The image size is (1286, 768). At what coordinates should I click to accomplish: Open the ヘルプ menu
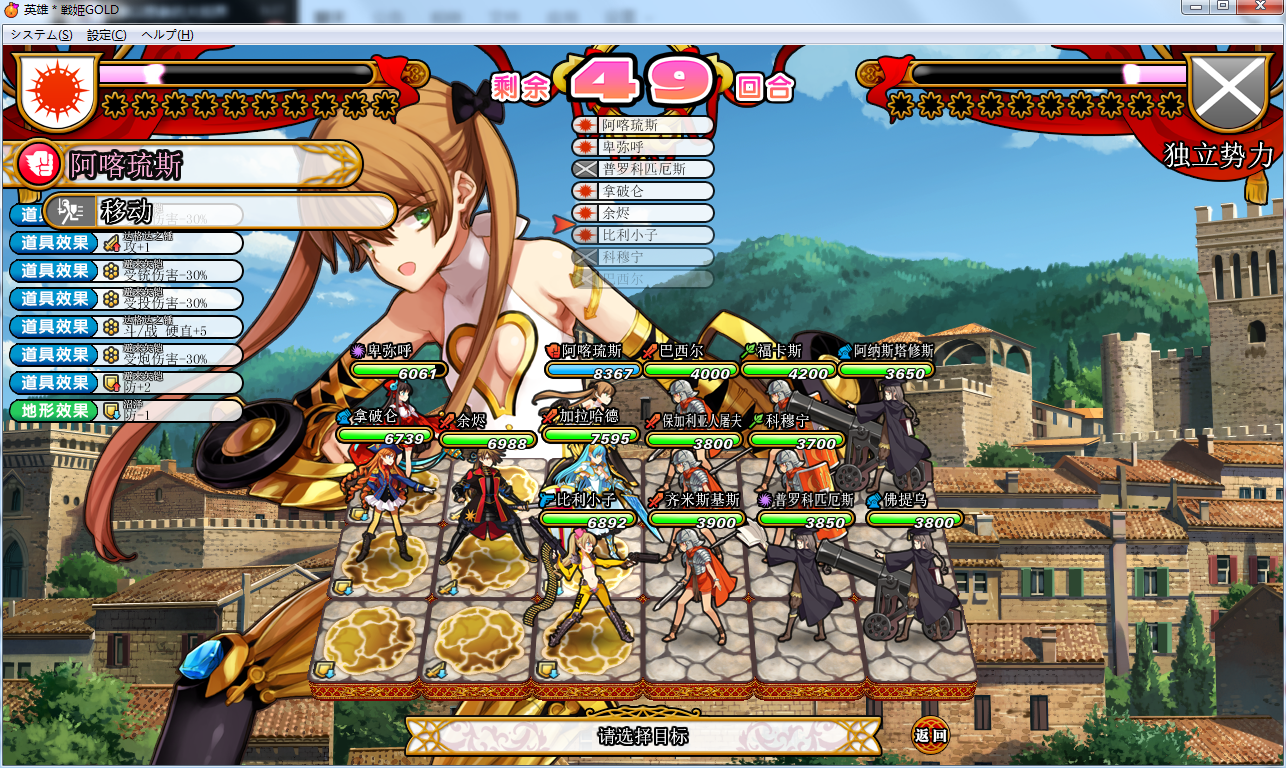(167, 35)
